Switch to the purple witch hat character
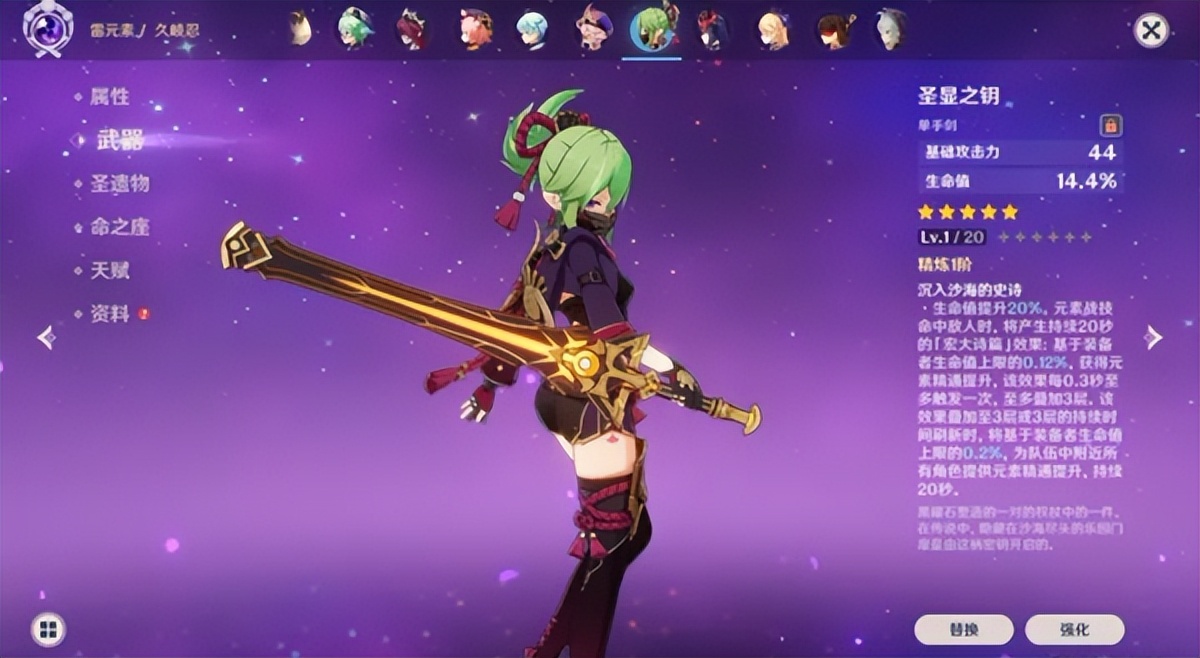 tap(594, 29)
